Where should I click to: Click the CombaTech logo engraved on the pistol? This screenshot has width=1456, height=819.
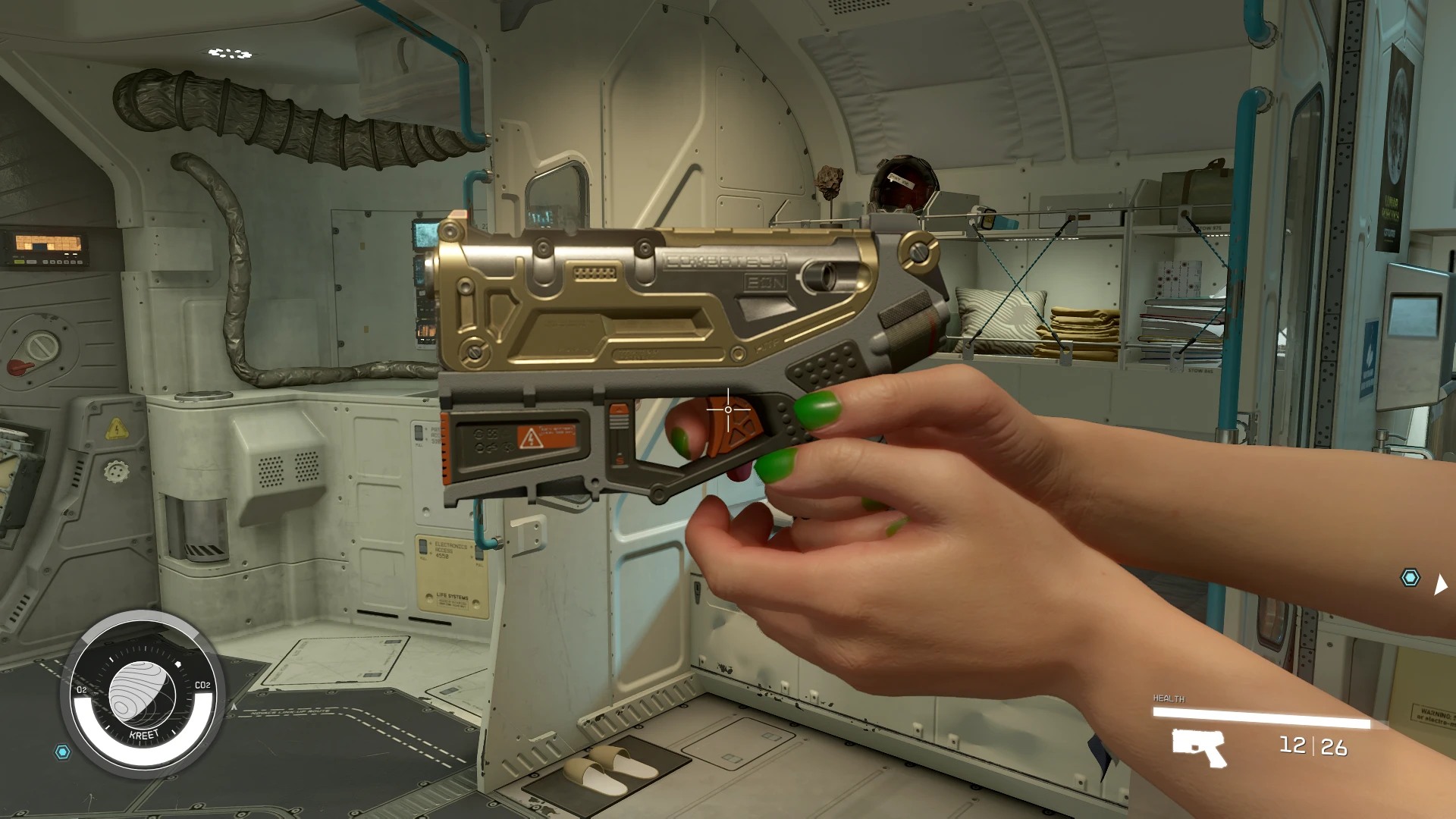724,261
